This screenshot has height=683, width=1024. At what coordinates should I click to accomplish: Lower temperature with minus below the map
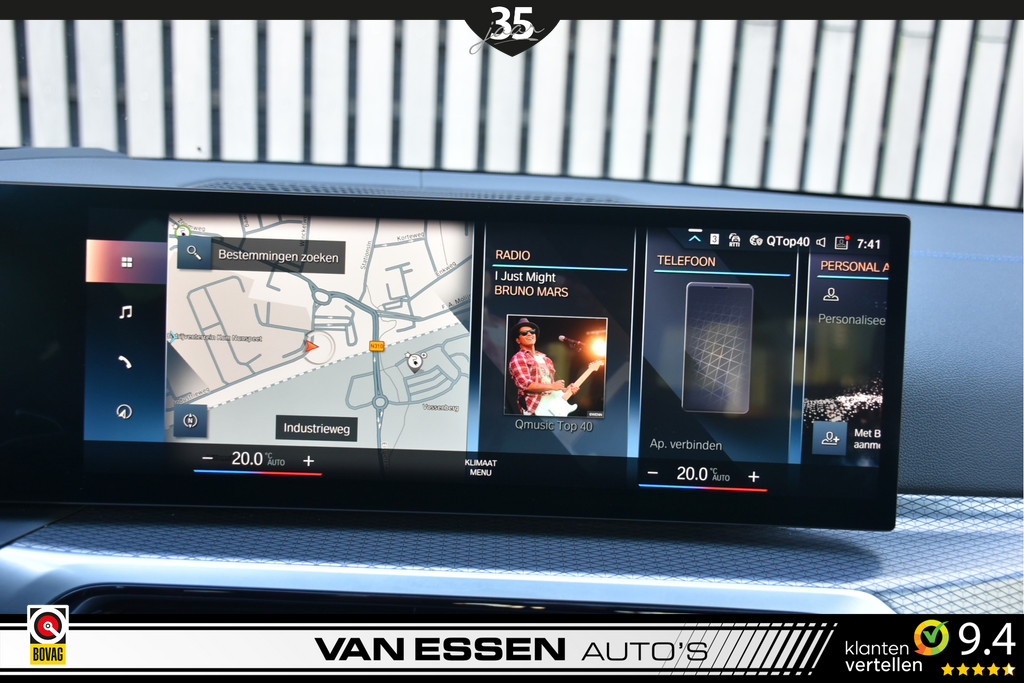tap(207, 460)
